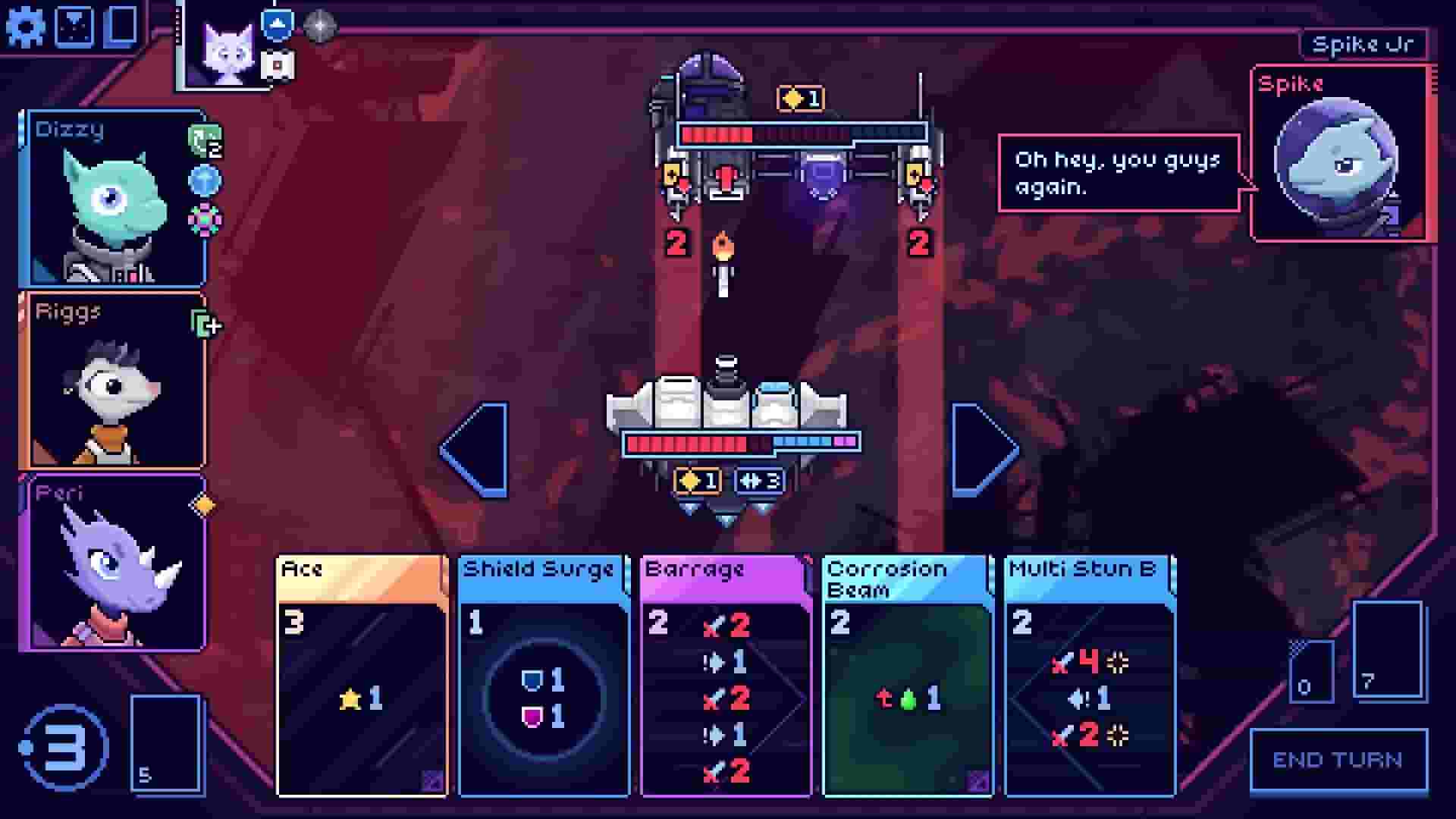Viewport: 1456px width, 819px height.
Task: Click the missile icon beside CAT's portrait
Action: (277, 66)
